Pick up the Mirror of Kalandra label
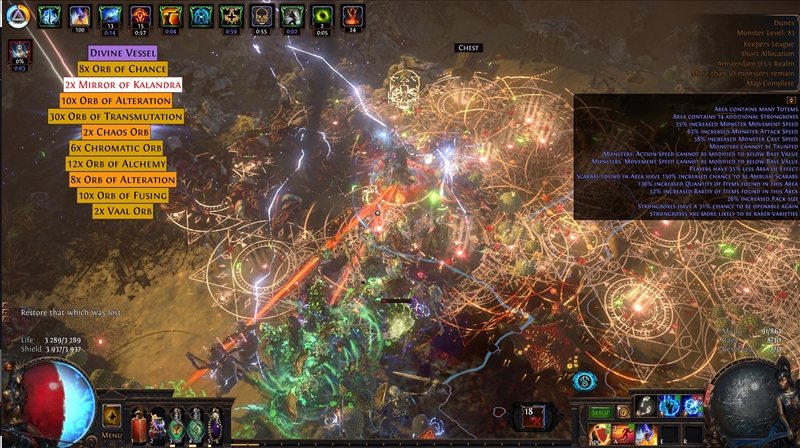This screenshot has height=448, width=800. pyautogui.click(x=123, y=85)
